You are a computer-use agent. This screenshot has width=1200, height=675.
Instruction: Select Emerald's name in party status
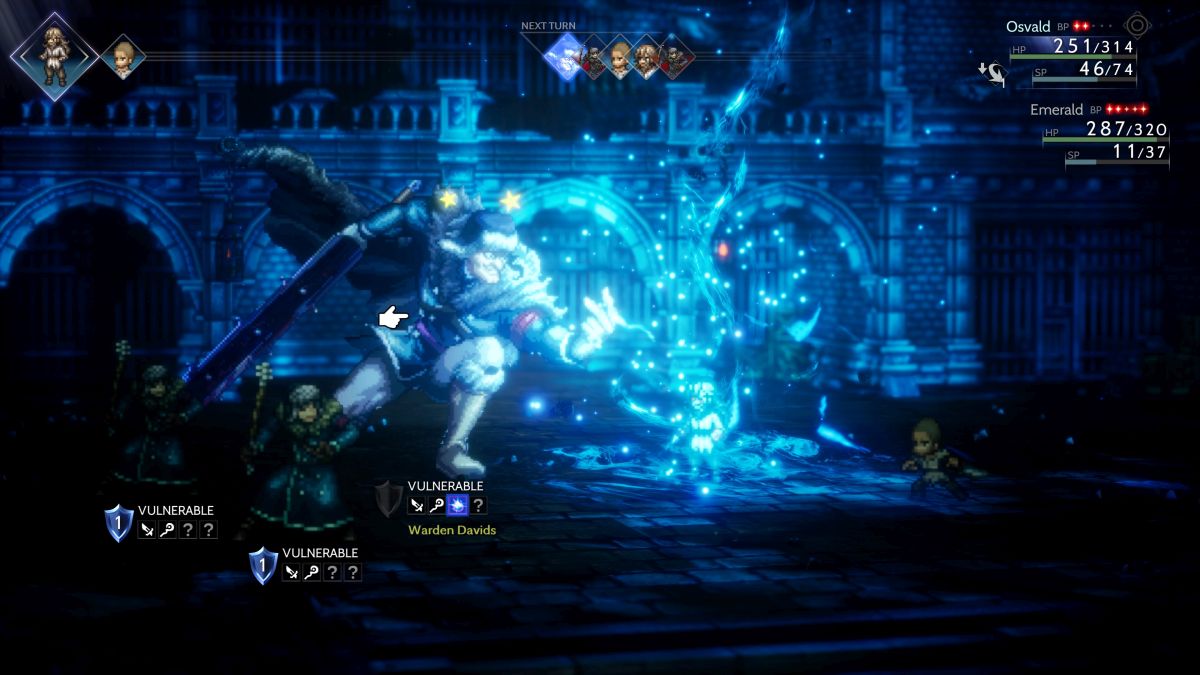tap(1056, 109)
